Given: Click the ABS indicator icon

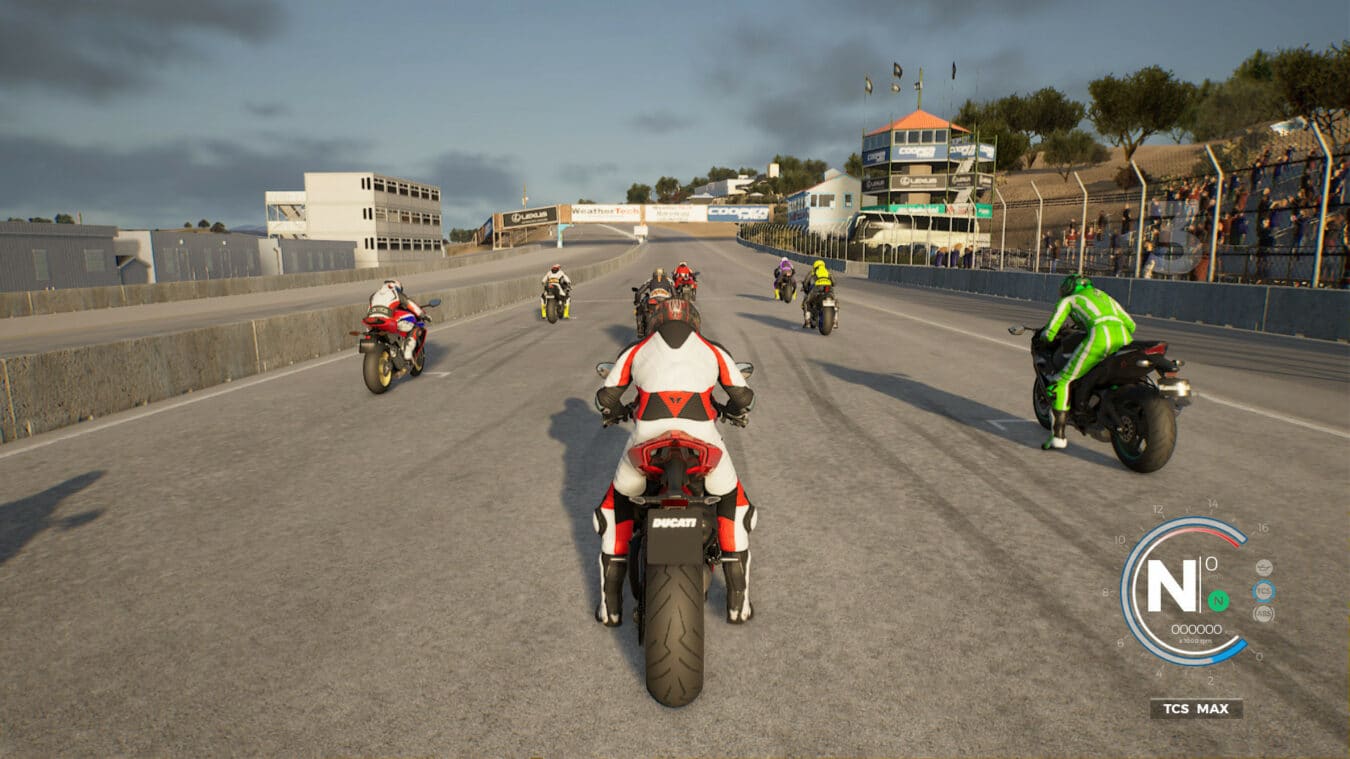Looking at the screenshot, I should coord(1263,613).
